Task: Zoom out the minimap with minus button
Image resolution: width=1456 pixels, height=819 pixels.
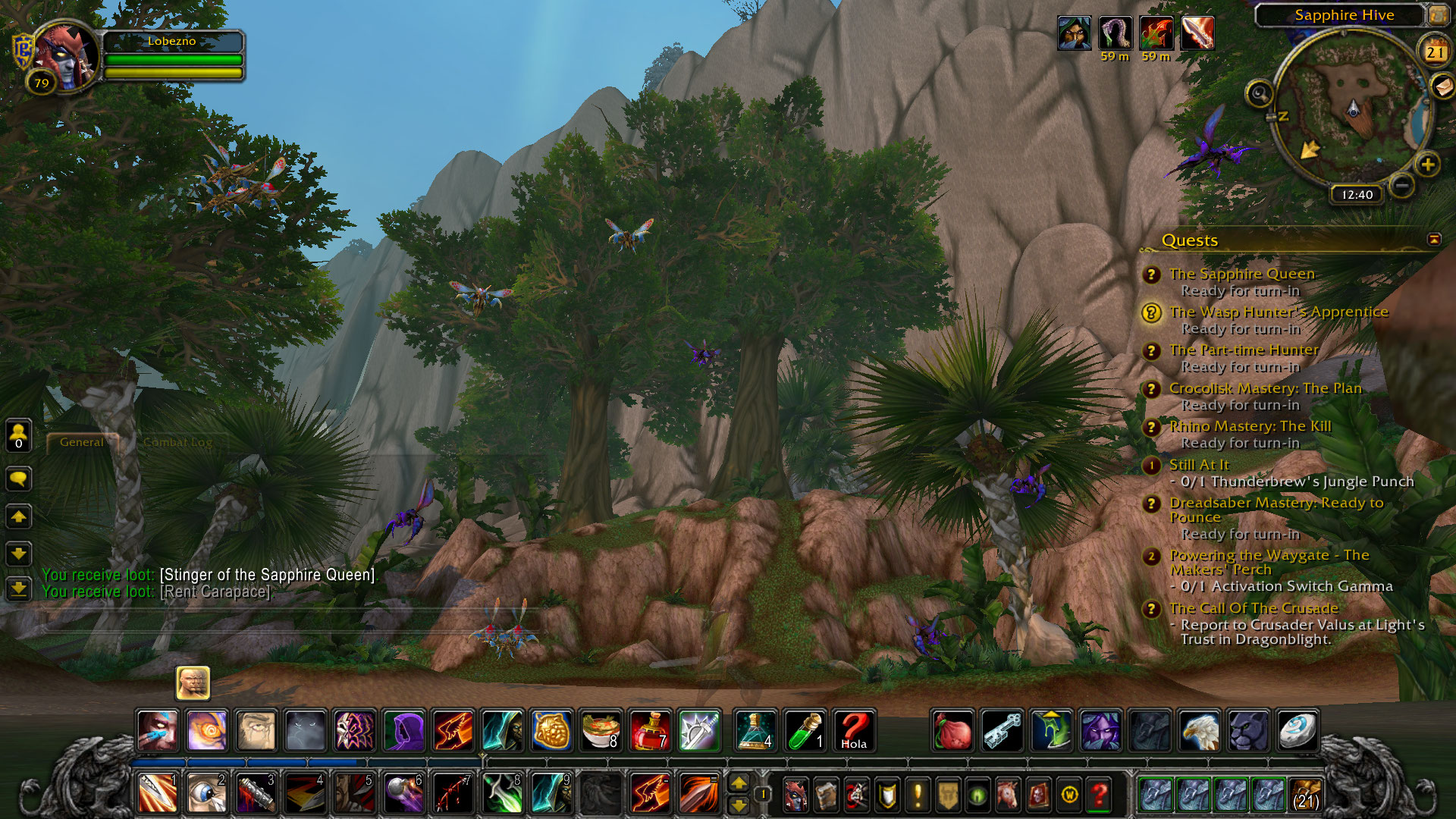Action: (1402, 184)
